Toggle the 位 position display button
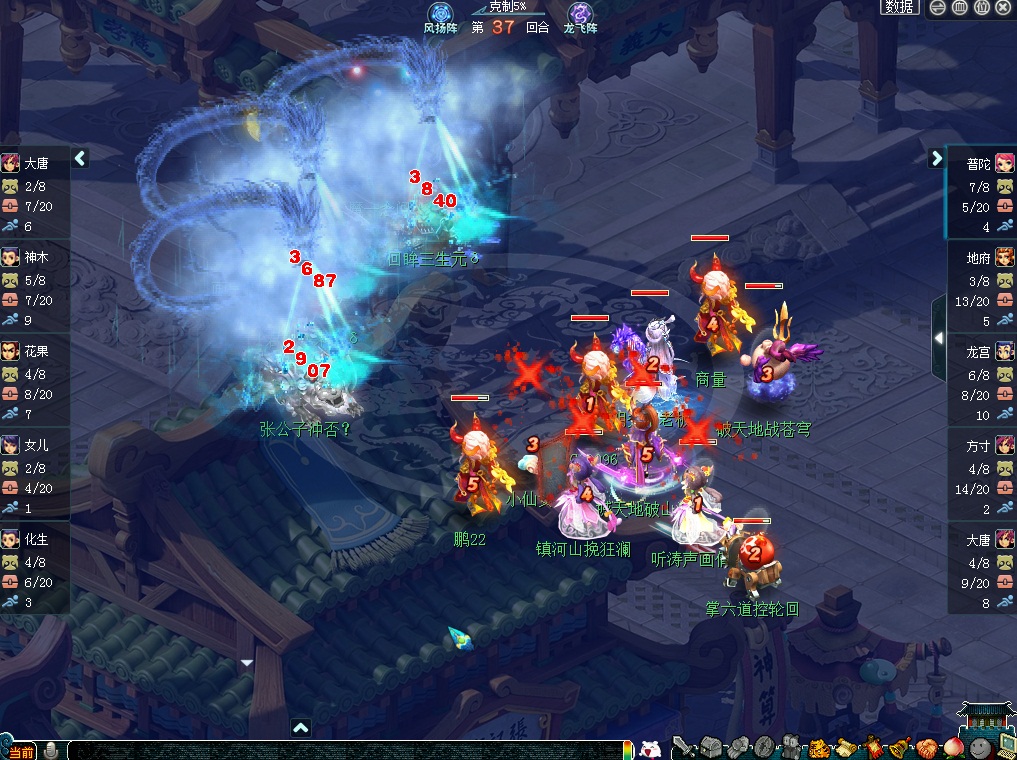The image size is (1017, 760). click(981, 7)
